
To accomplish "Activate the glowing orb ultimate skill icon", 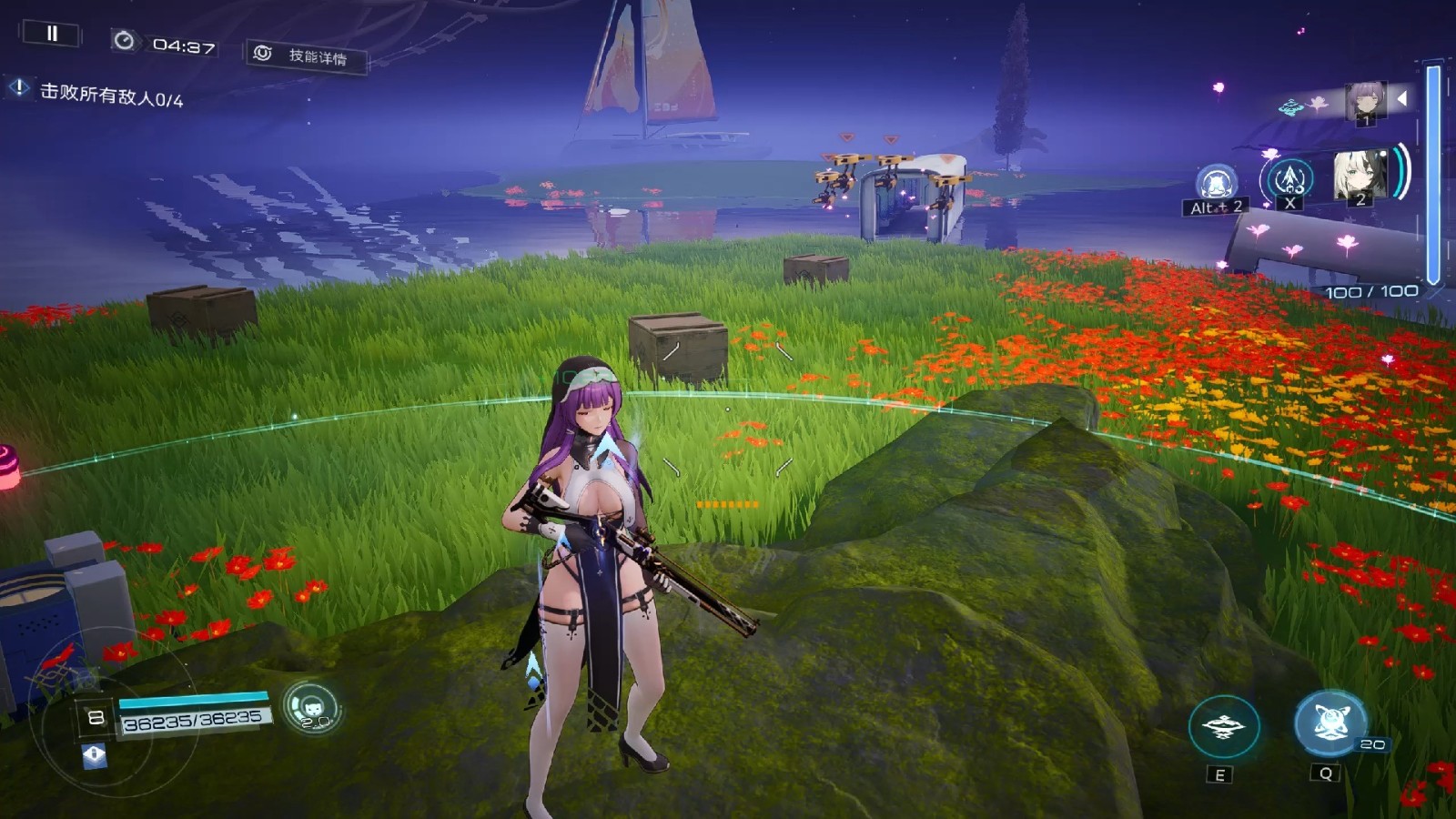I will pos(1330,723).
